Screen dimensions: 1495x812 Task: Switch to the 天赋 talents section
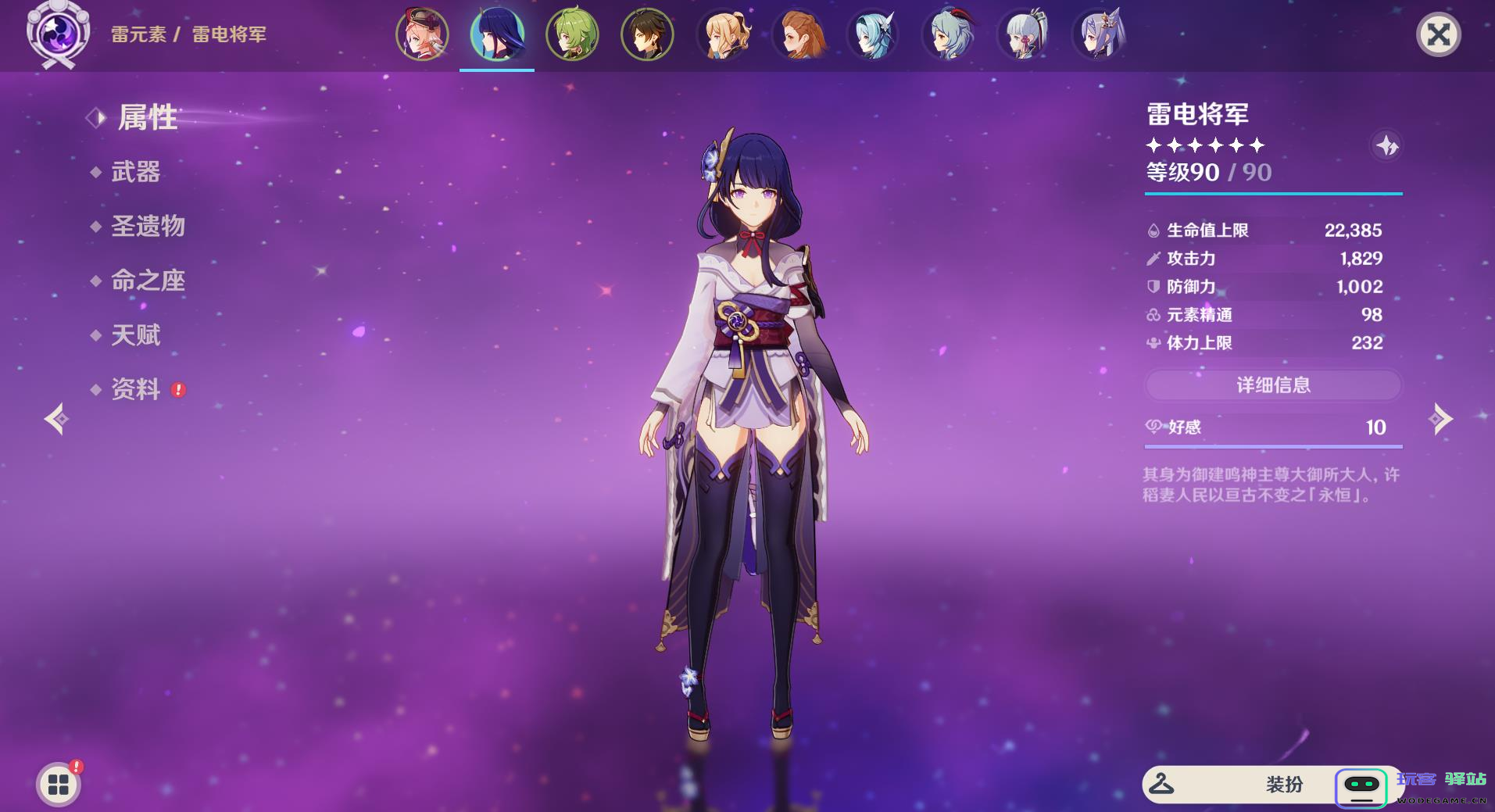click(135, 335)
